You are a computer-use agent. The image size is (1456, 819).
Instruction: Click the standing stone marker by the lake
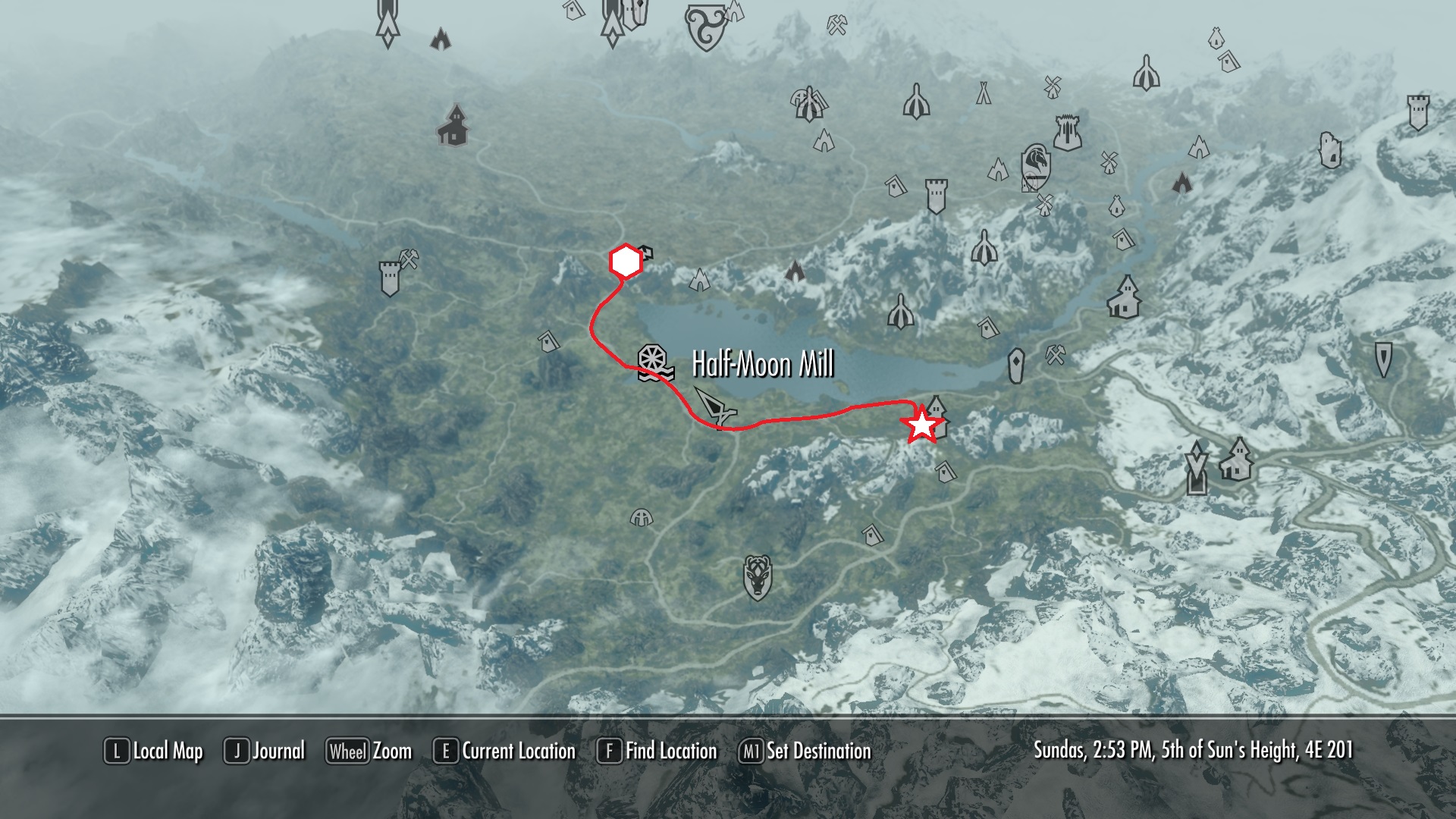pyautogui.click(x=1016, y=366)
